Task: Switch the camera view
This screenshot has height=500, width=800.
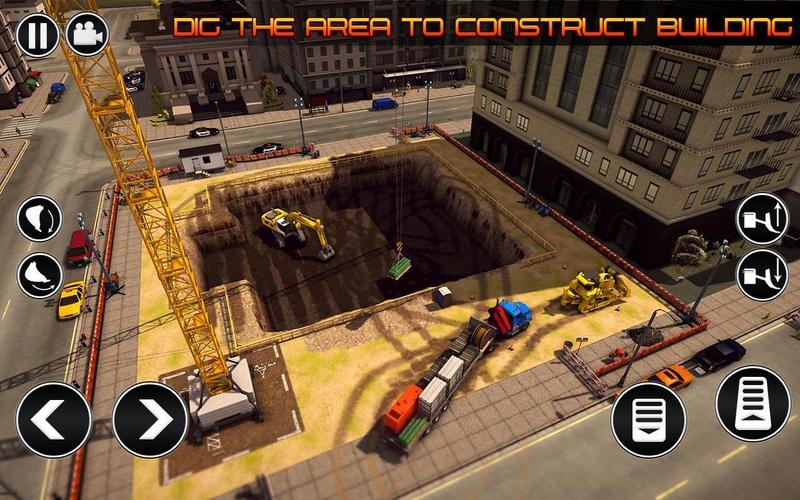Action: point(87,35)
